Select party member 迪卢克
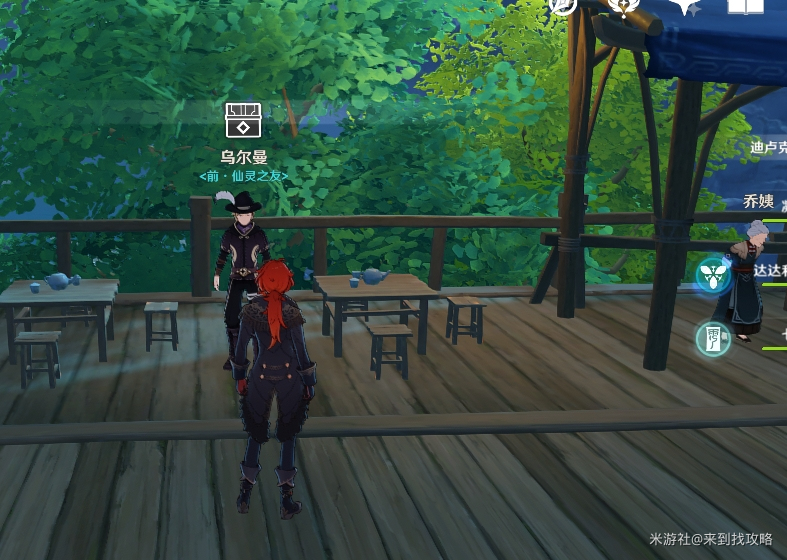This screenshot has width=787, height=560. [x=768, y=147]
